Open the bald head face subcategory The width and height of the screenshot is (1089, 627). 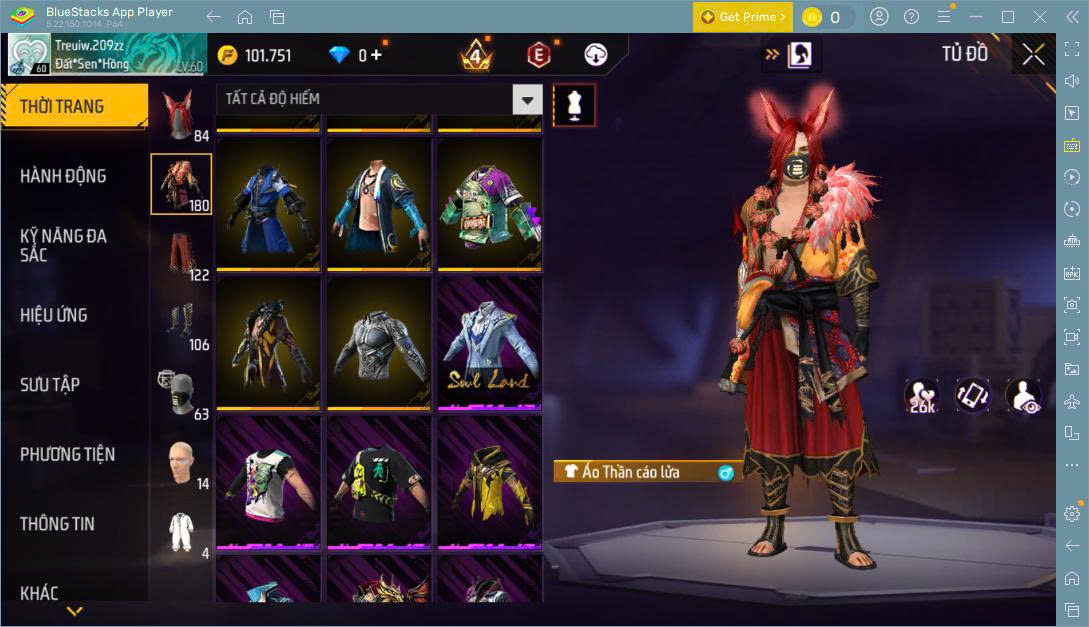point(181,463)
